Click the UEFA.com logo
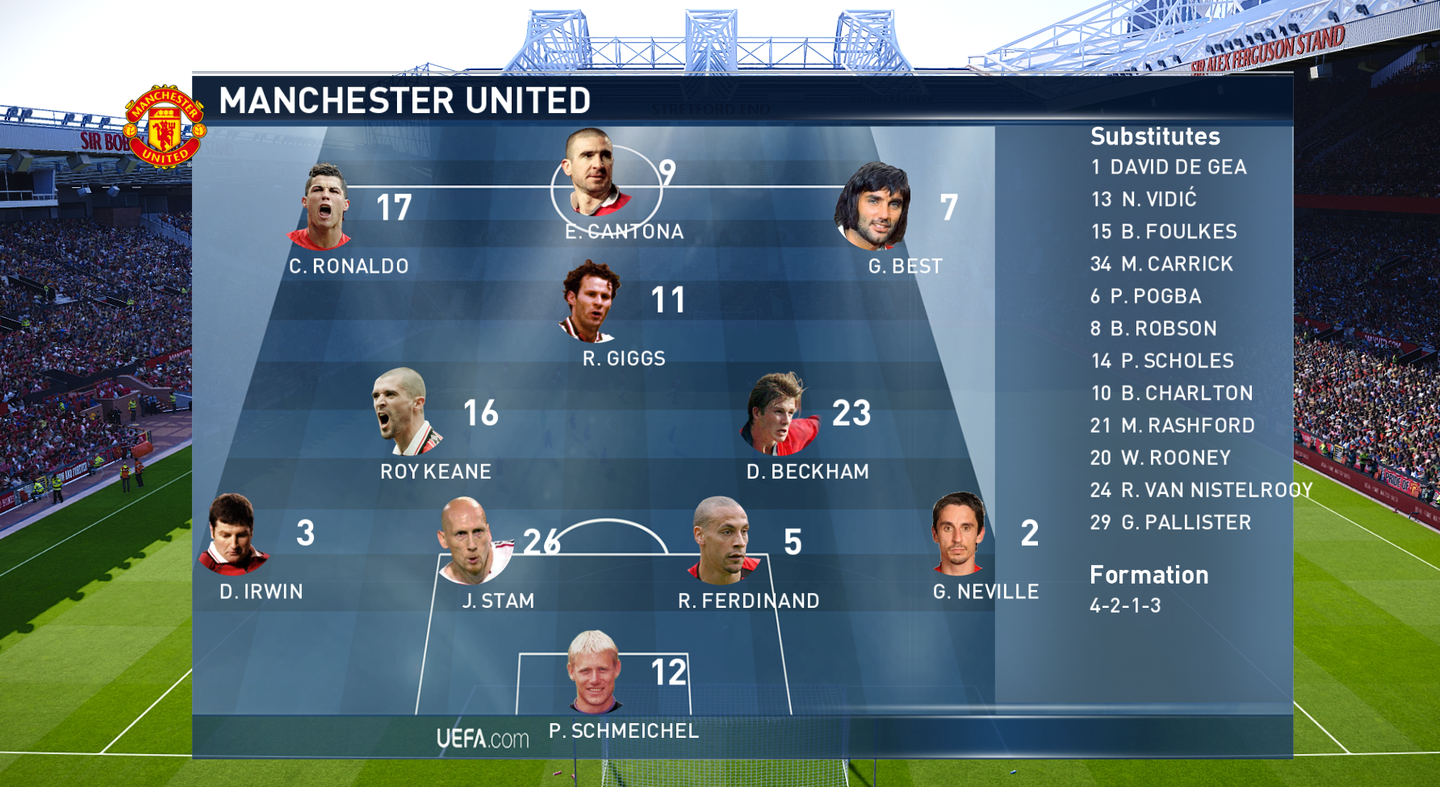1440x787 pixels. coord(482,739)
